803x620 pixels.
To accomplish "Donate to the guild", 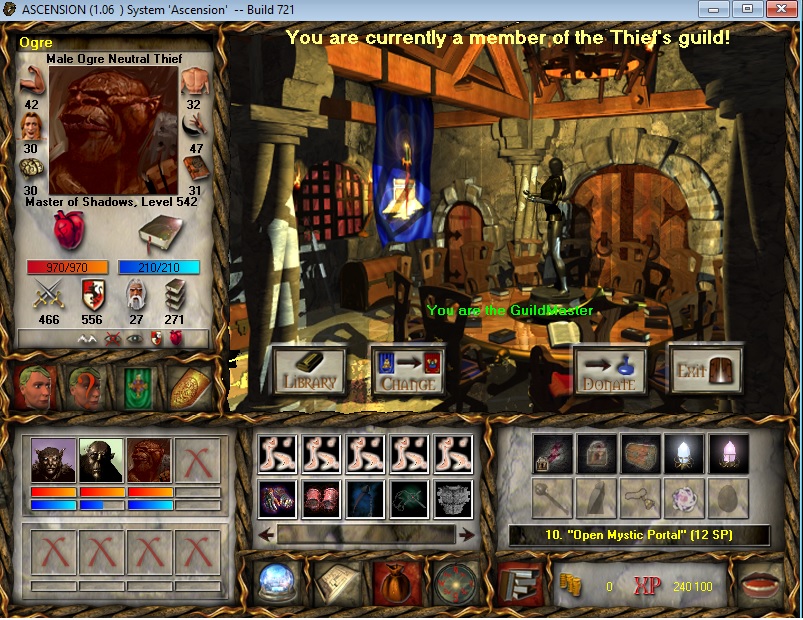I will pyautogui.click(x=609, y=371).
